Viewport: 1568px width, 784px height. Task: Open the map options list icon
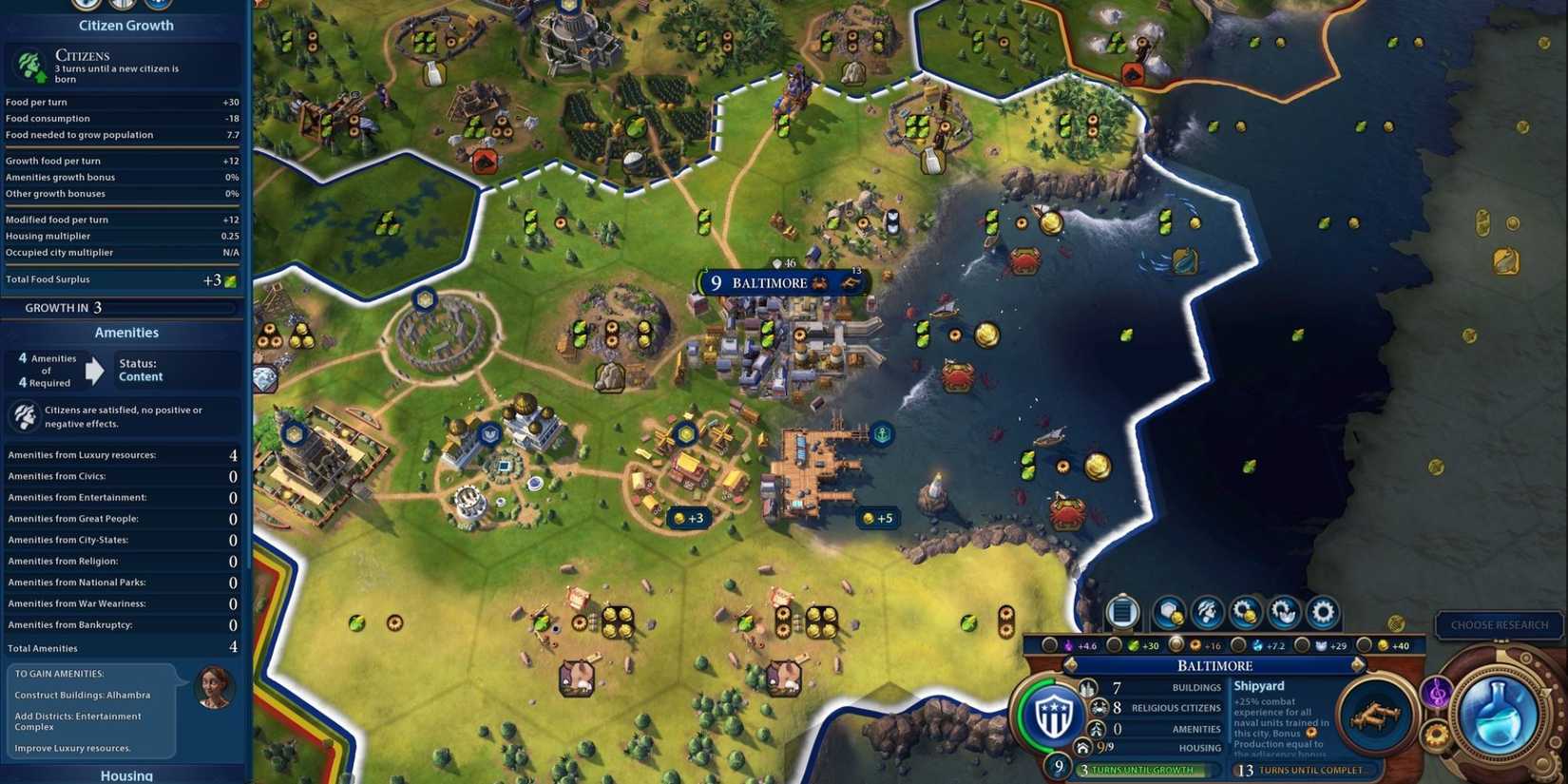1121,613
